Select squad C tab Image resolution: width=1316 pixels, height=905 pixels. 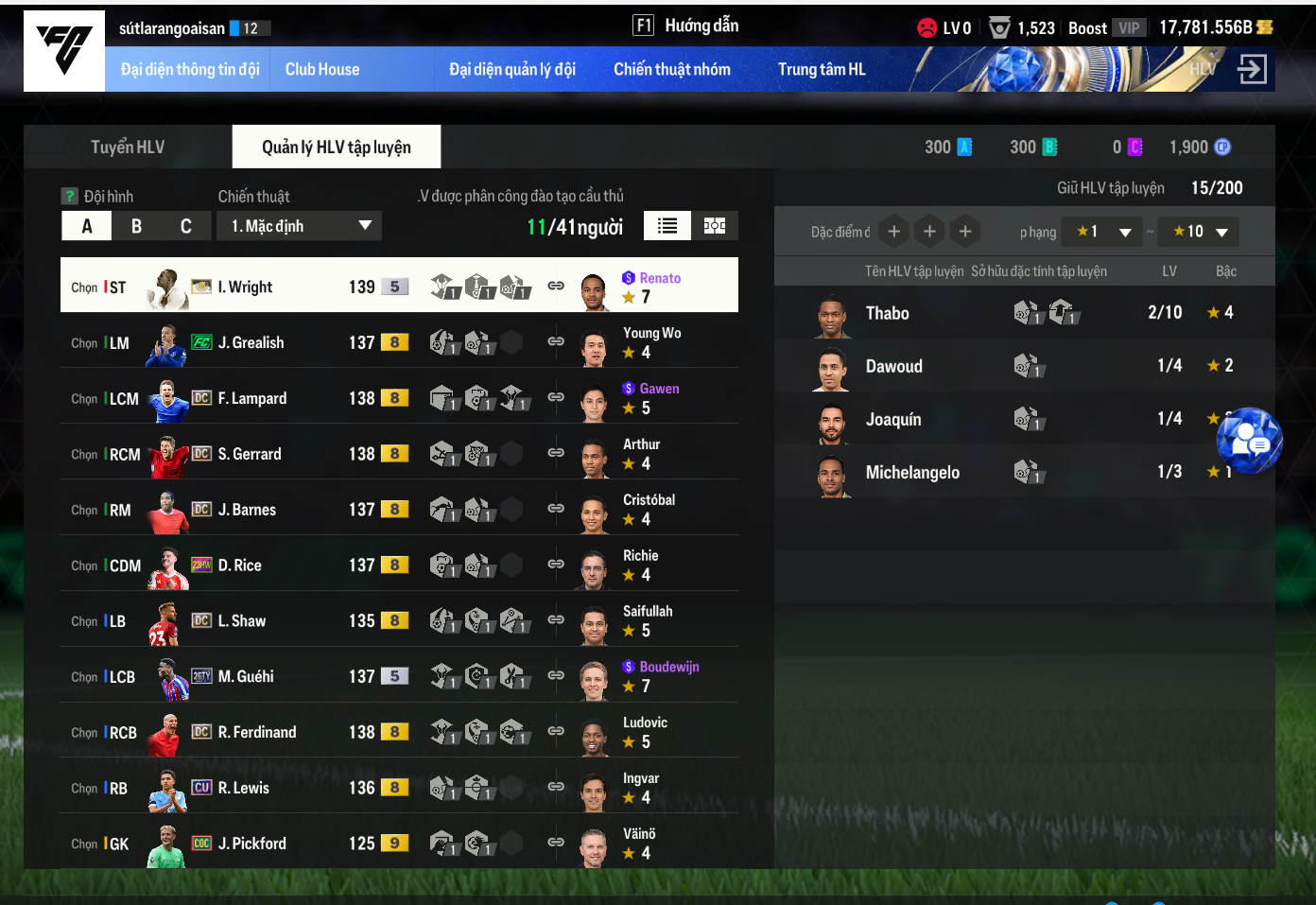coord(185,227)
